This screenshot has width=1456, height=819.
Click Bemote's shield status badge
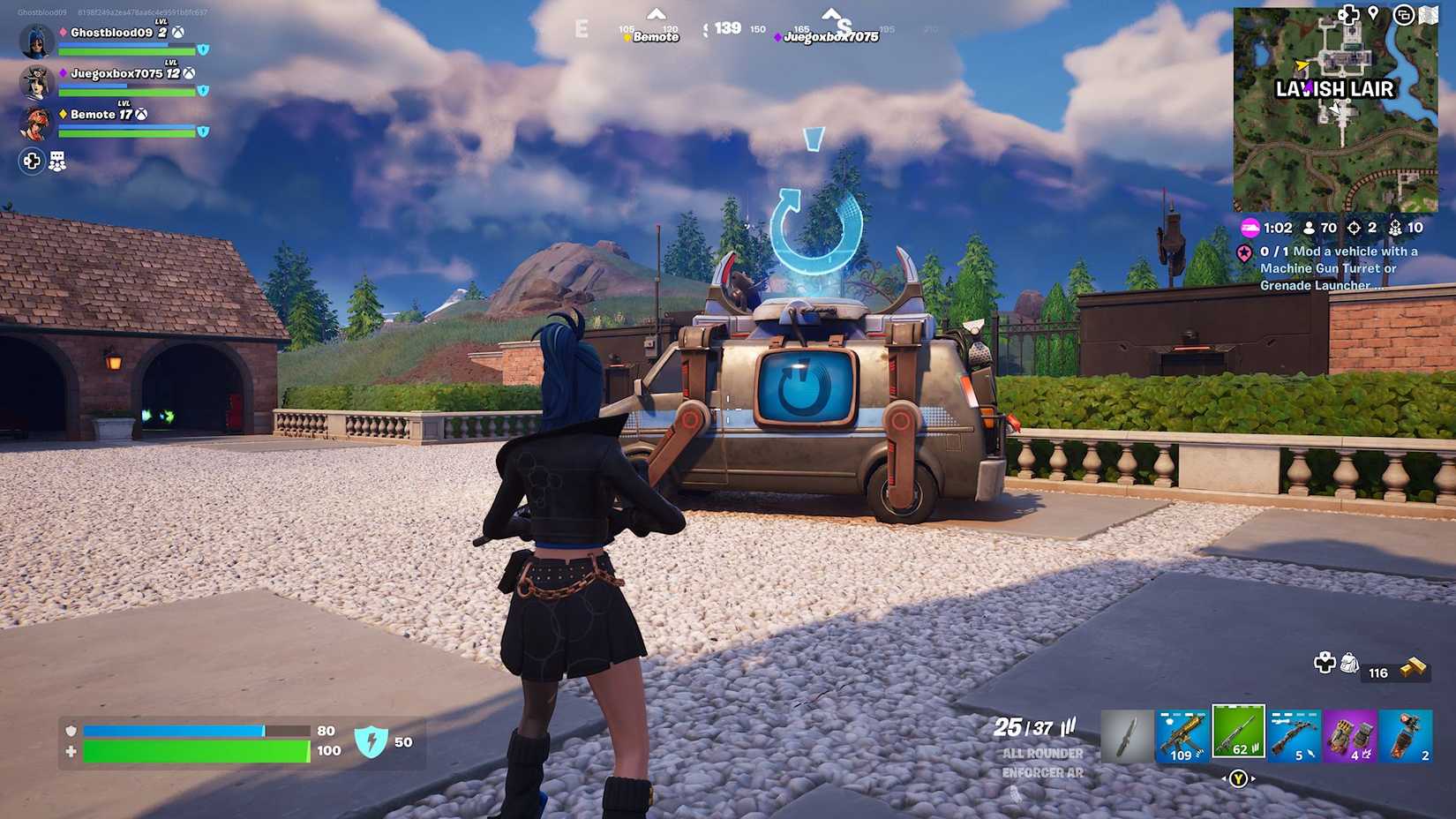(x=205, y=132)
